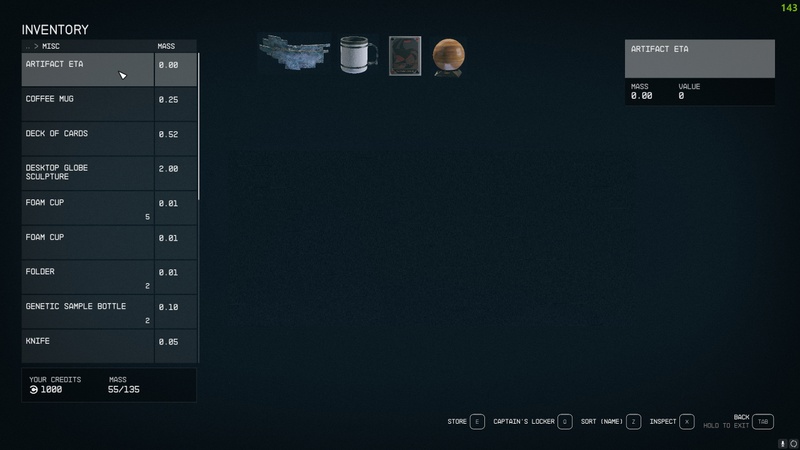The width and height of the screenshot is (800, 450).
Task: Select the Genetic Sample Bottle entry
Action: coord(88,312)
